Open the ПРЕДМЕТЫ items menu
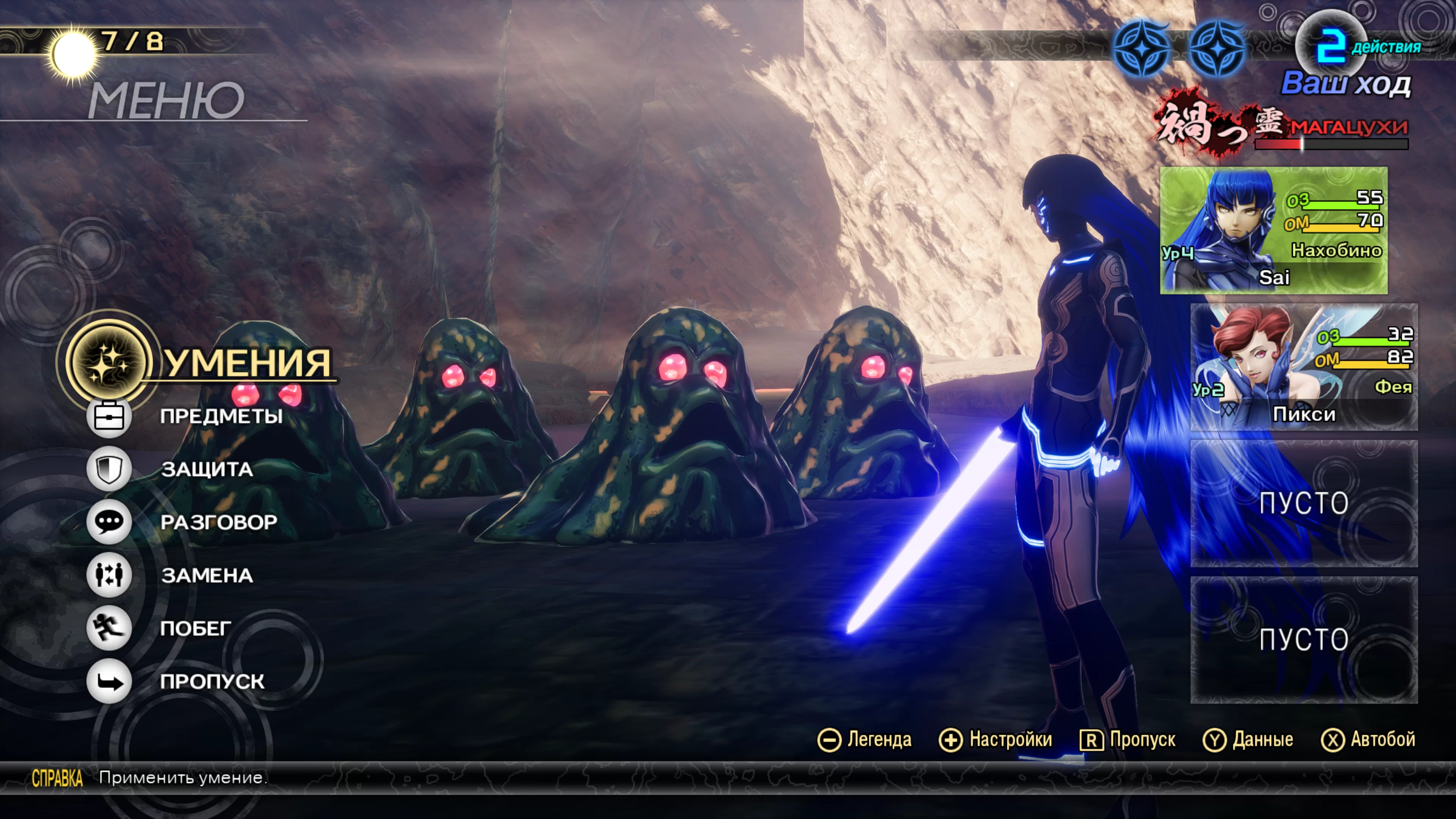The width and height of the screenshot is (1456, 819). click(220, 416)
